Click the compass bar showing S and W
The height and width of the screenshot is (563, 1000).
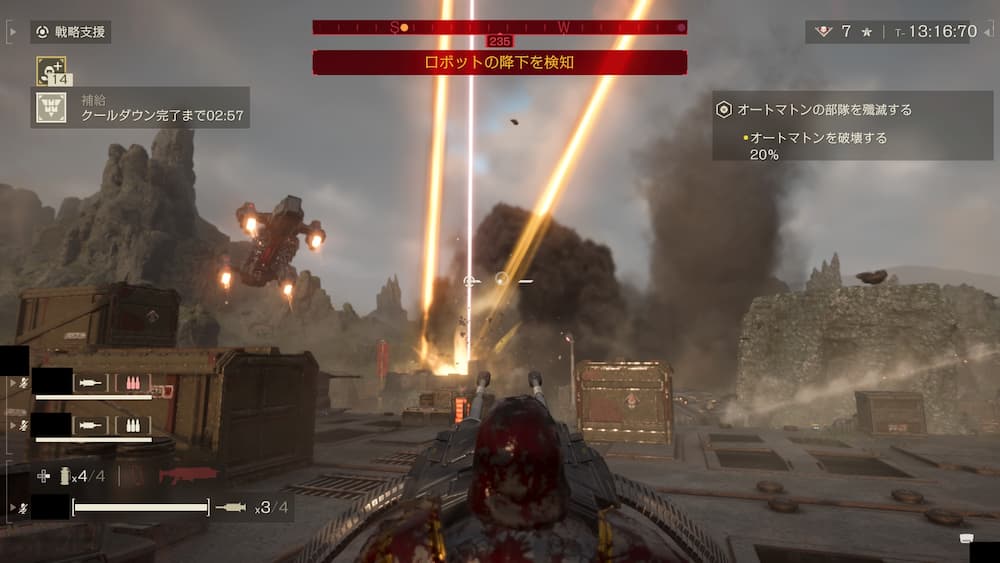[x=499, y=27]
